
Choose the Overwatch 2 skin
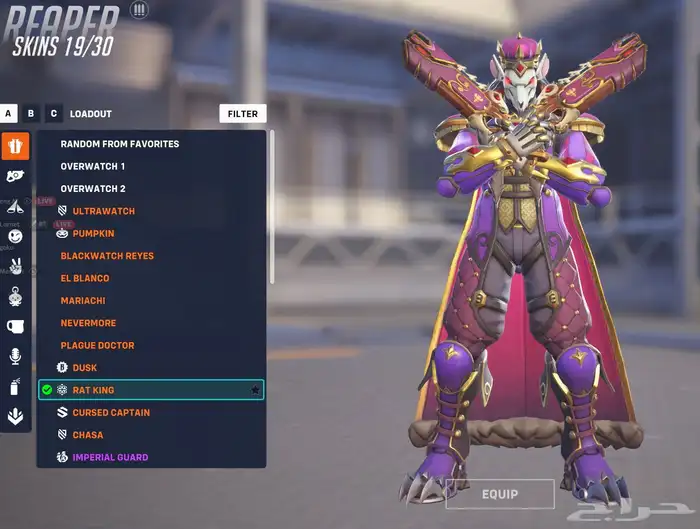tap(93, 189)
